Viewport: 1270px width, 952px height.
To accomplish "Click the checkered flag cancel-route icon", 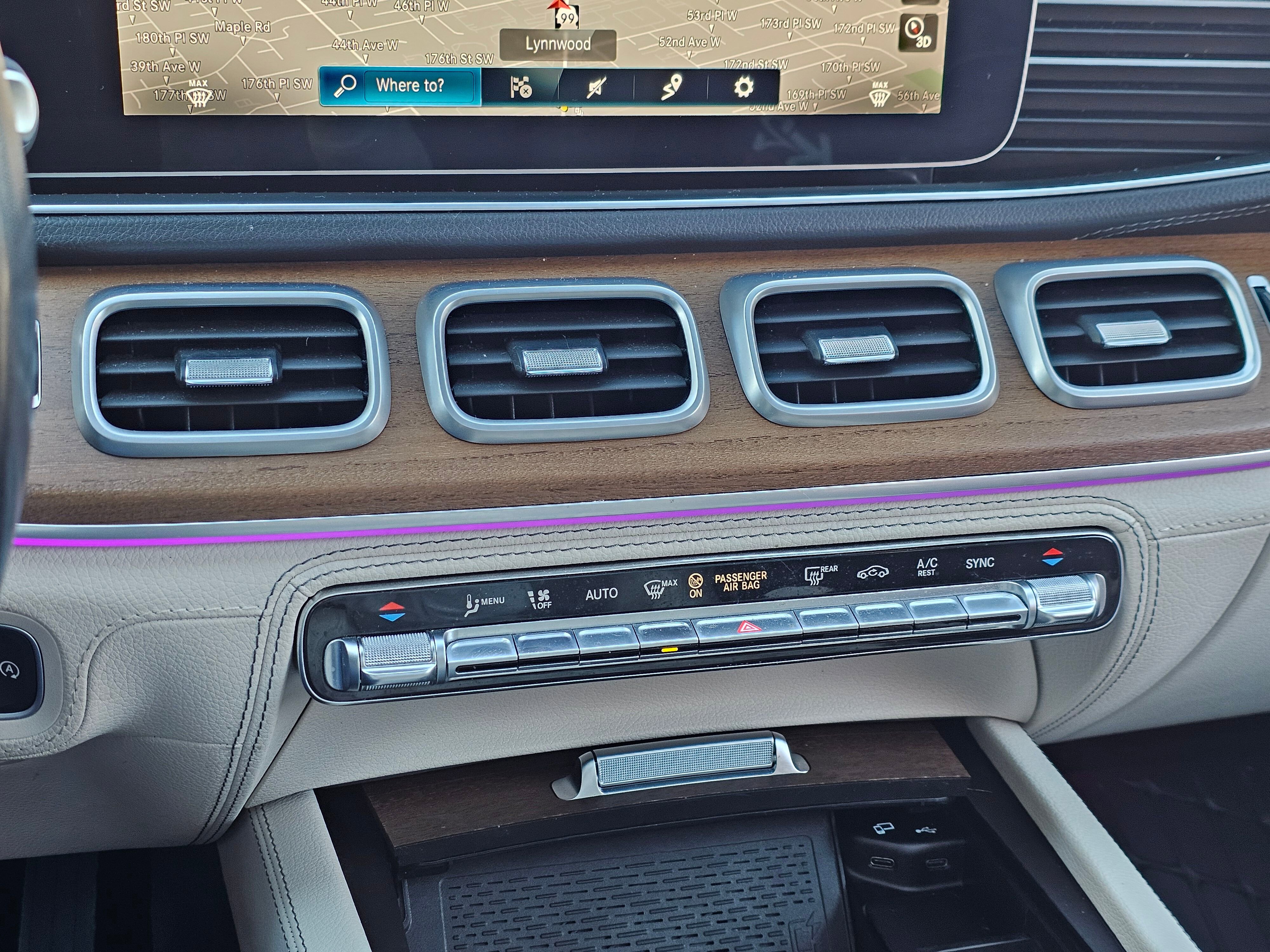I will pyautogui.click(x=520, y=87).
